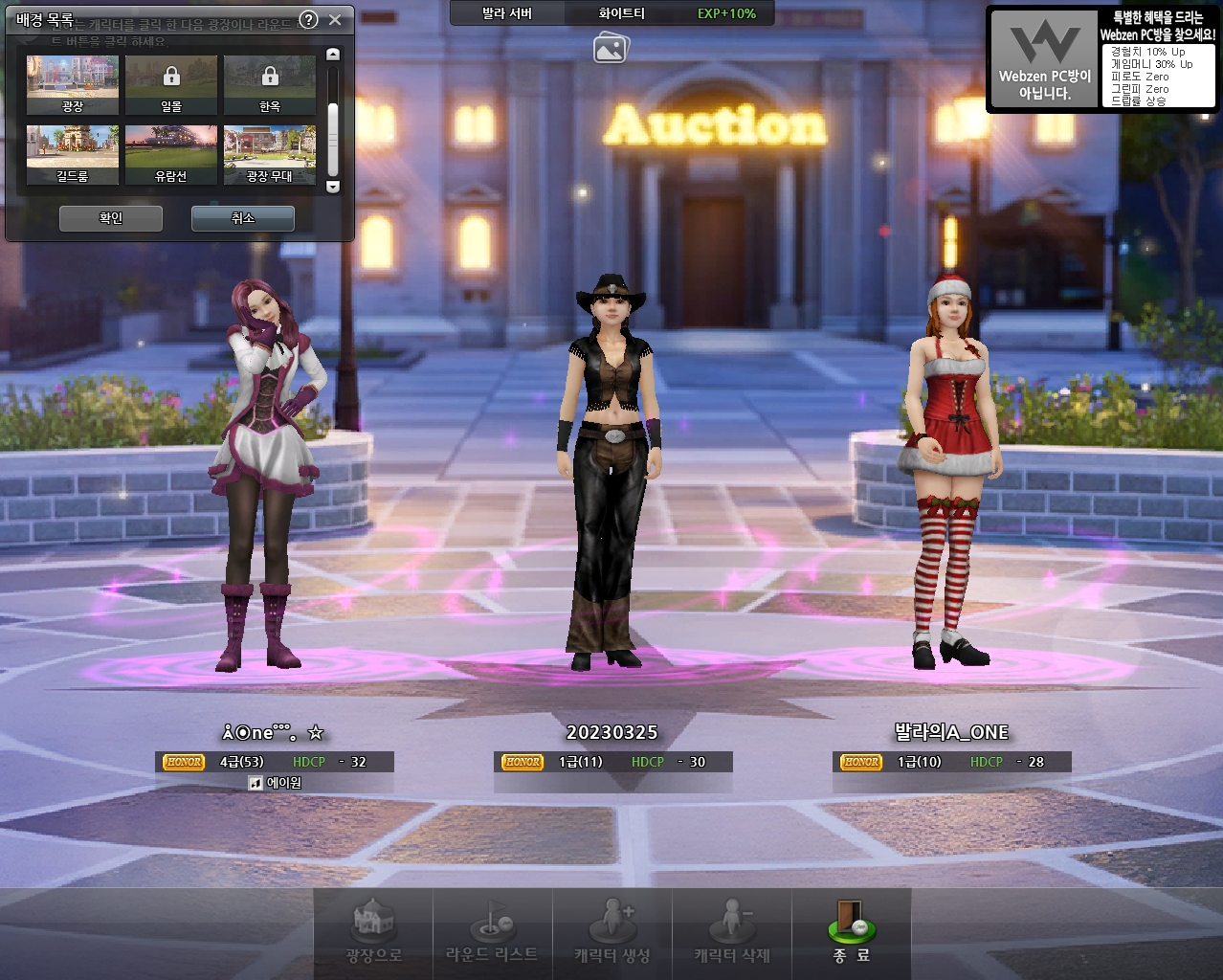1223x980 pixels.
Task: Confirm background choice with 확인
Action: click(x=111, y=218)
